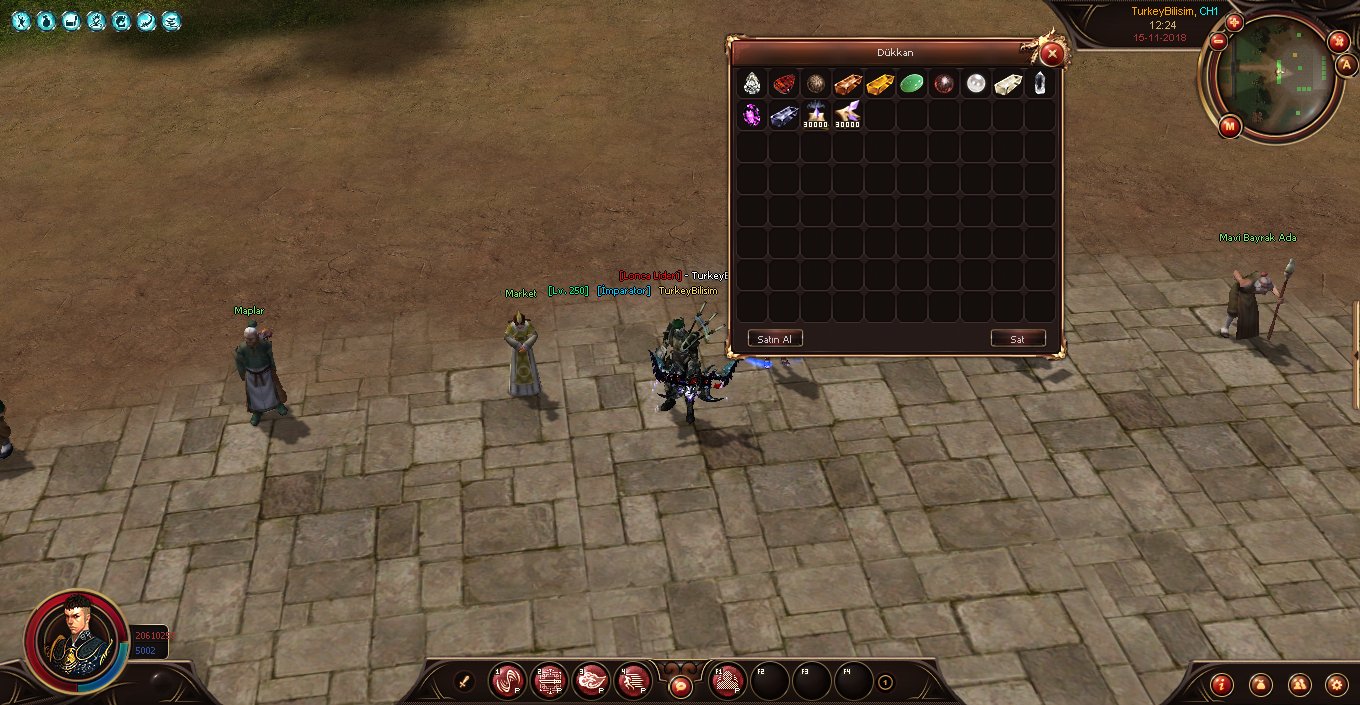This screenshot has height=705, width=1360.
Task: Open the info button marked i
Action: tap(1221, 685)
